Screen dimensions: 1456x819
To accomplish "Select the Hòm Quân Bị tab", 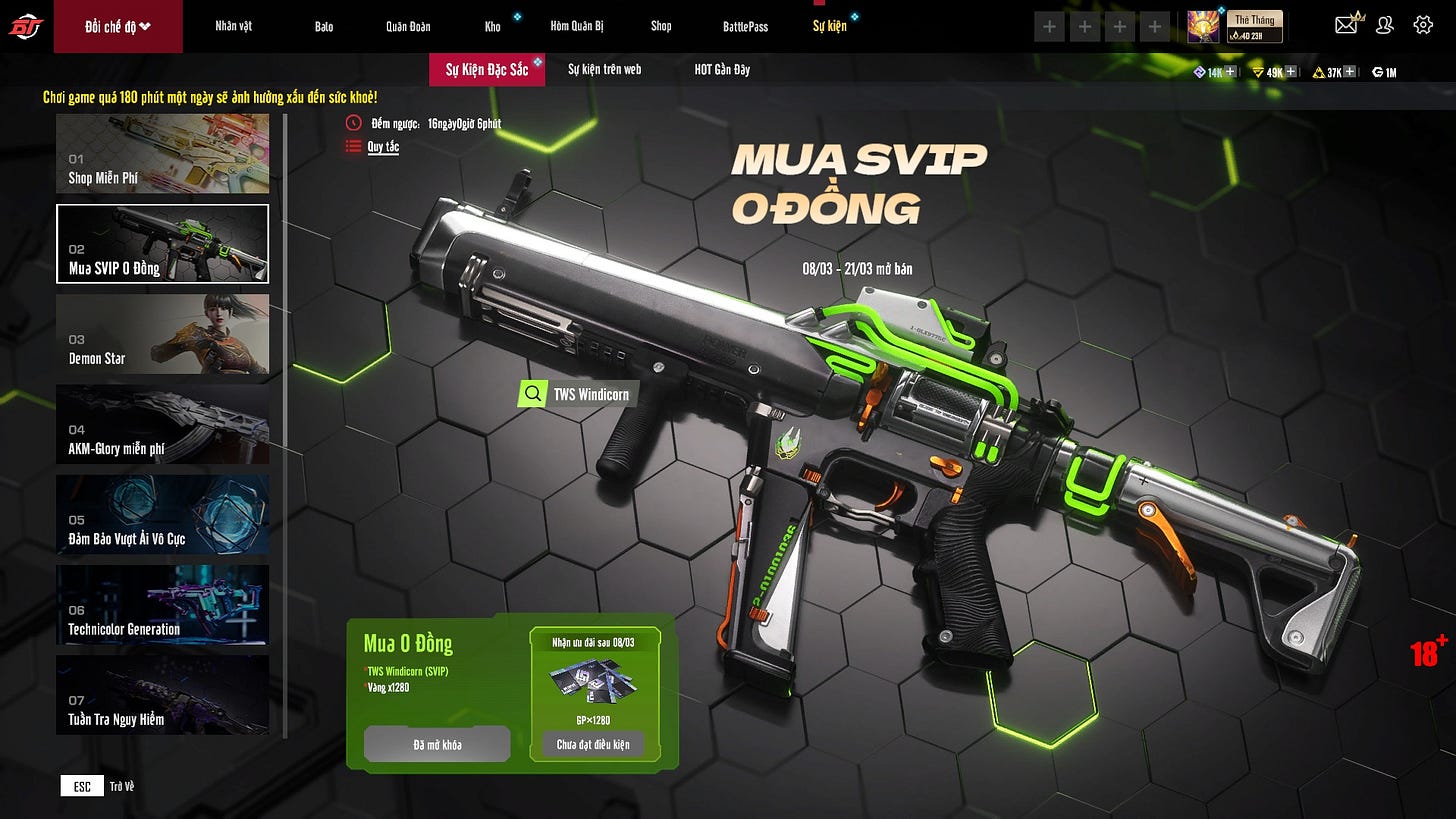I will click(x=577, y=26).
